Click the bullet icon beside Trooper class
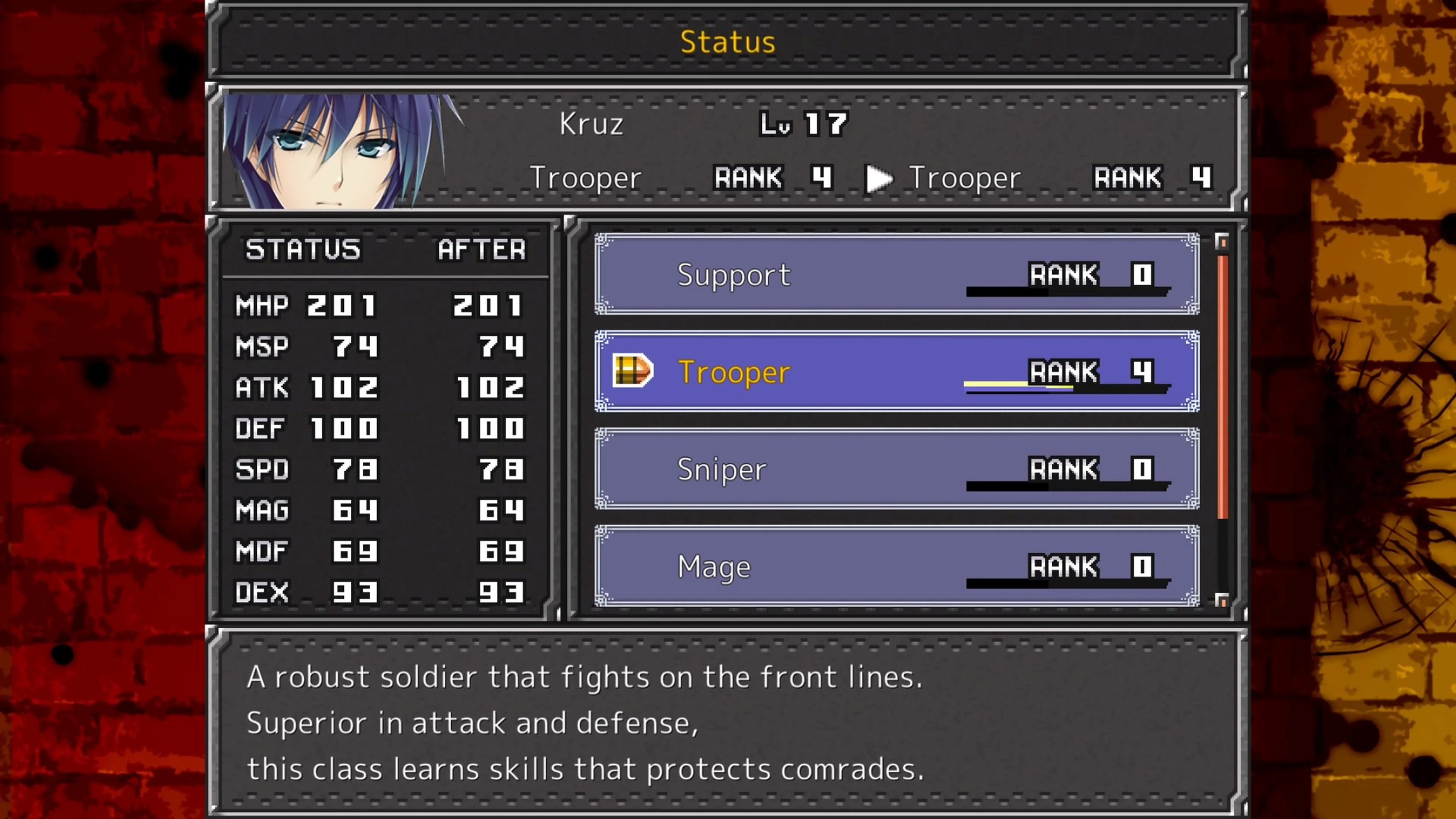 (632, 370)
